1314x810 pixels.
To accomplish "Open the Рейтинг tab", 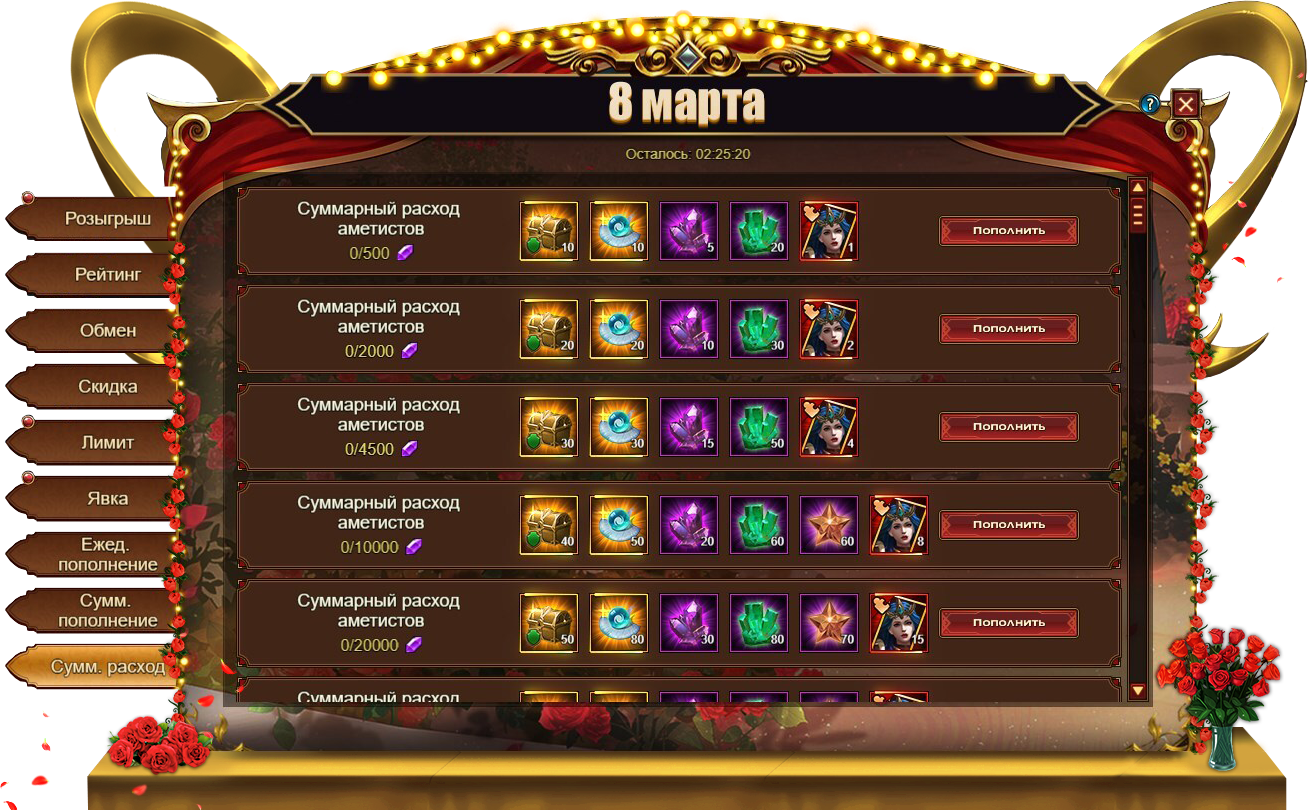I will point(107,274).
